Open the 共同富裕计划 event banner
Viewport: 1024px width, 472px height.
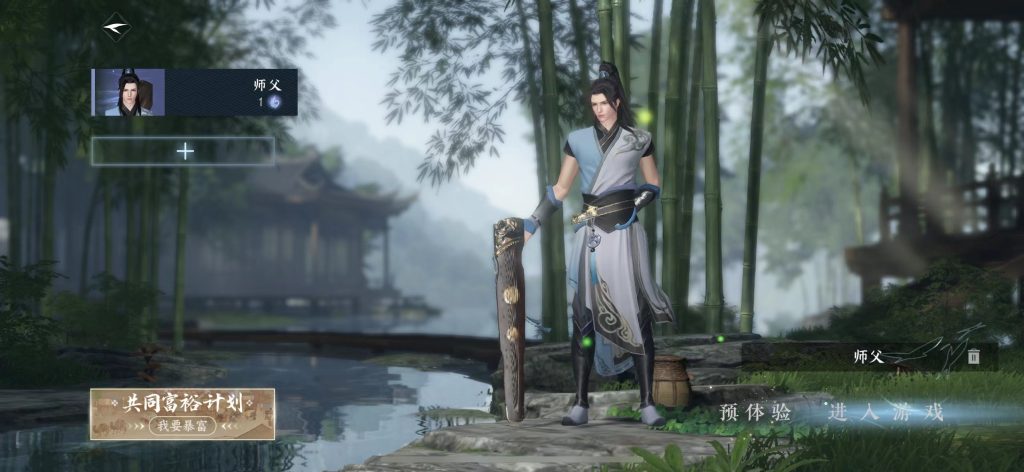tap(182, 413)
